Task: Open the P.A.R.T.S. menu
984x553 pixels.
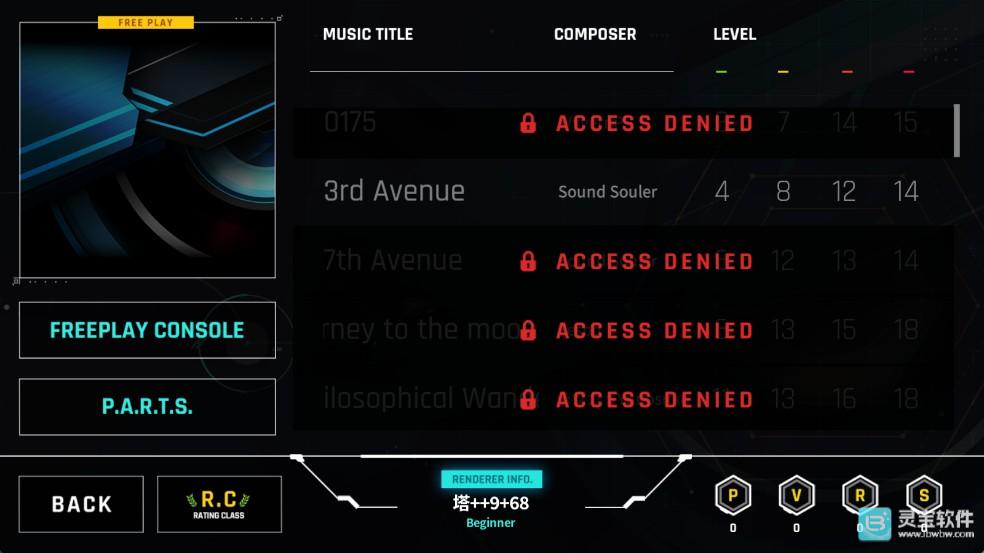Action: pos(147,407)
